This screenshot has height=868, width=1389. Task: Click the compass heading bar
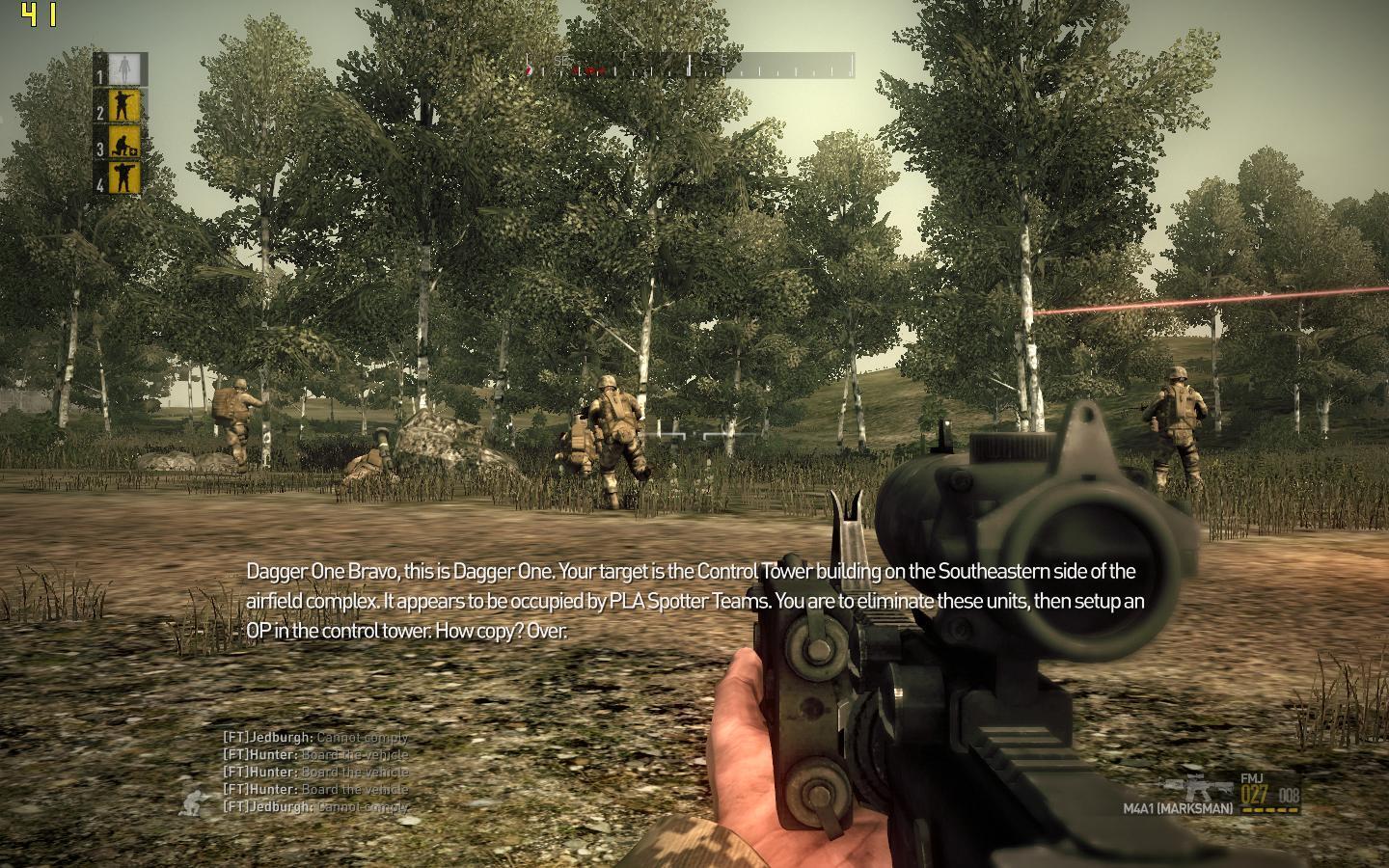click(690, 66)
